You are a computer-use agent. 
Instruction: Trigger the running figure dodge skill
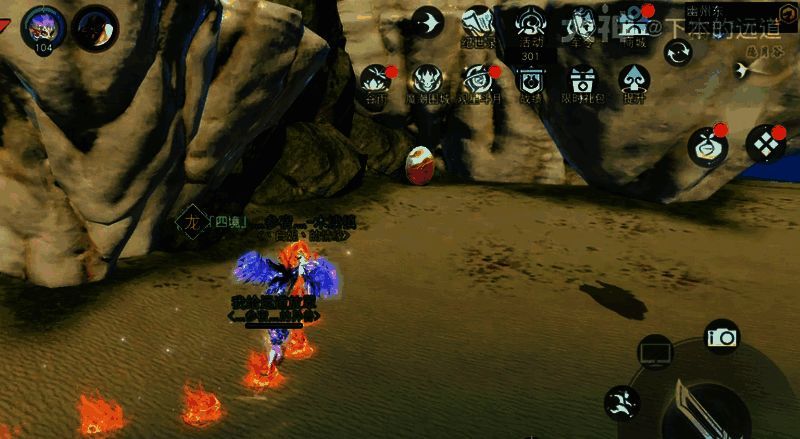coord(621,403)
